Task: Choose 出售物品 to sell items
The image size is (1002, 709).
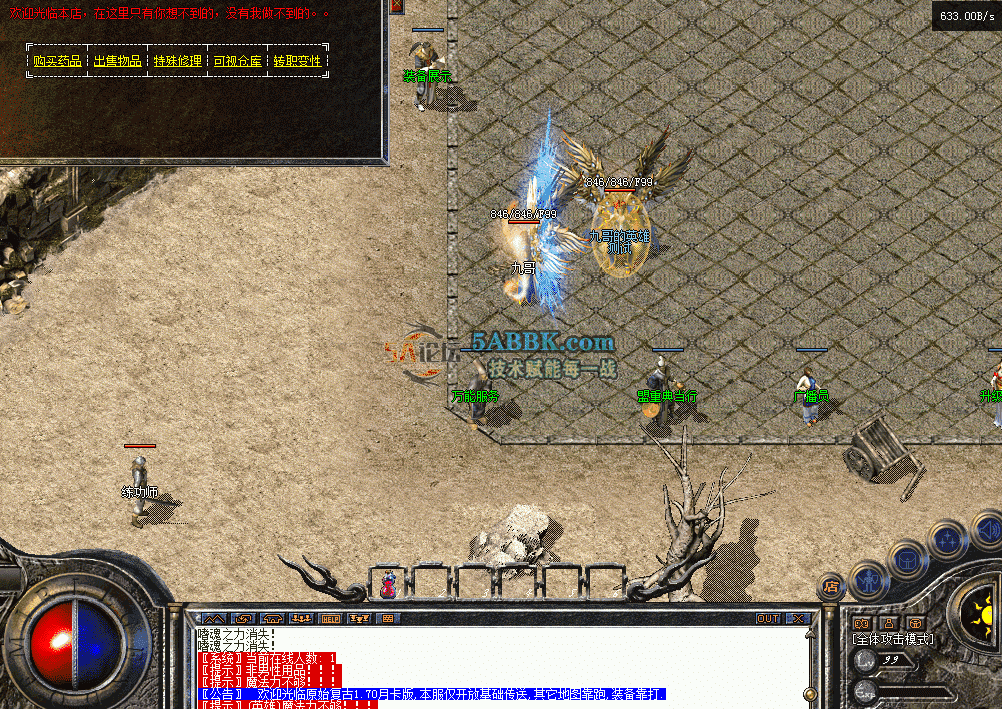Action: (117, 61)
